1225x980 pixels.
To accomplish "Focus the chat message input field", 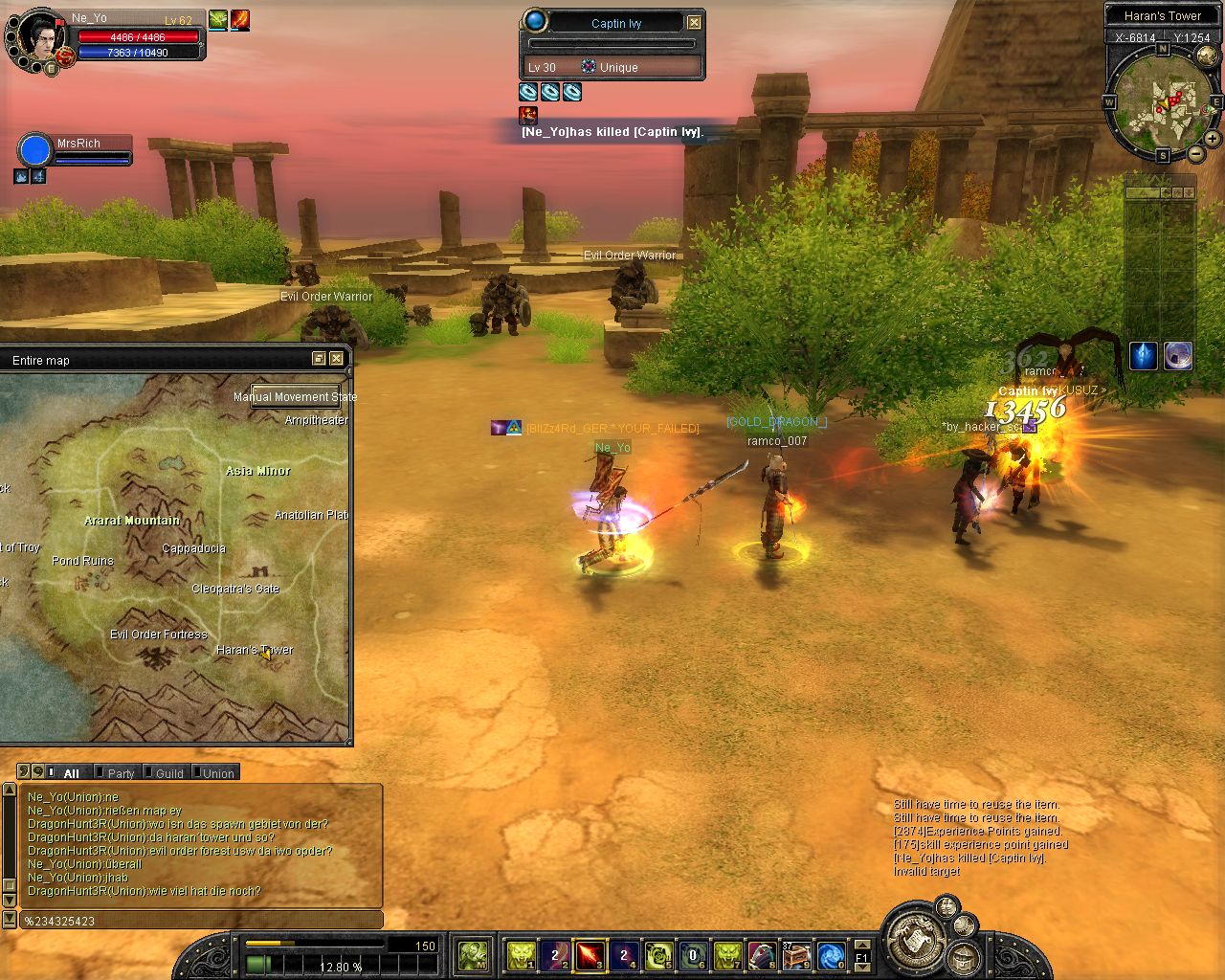I will point(201,921).
